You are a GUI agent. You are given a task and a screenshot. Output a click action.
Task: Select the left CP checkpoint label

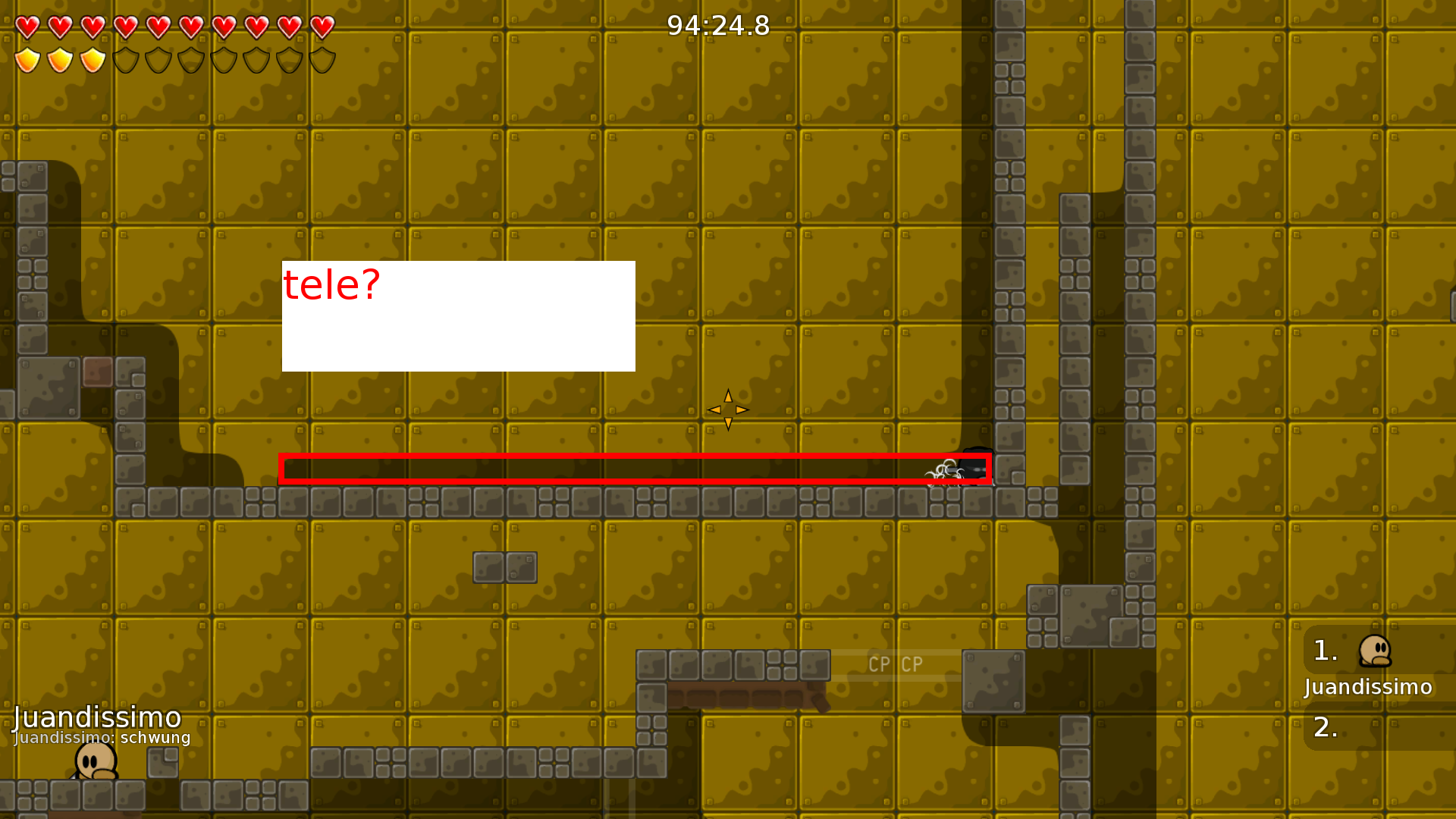pyautogui.click(x=878, y=664)
